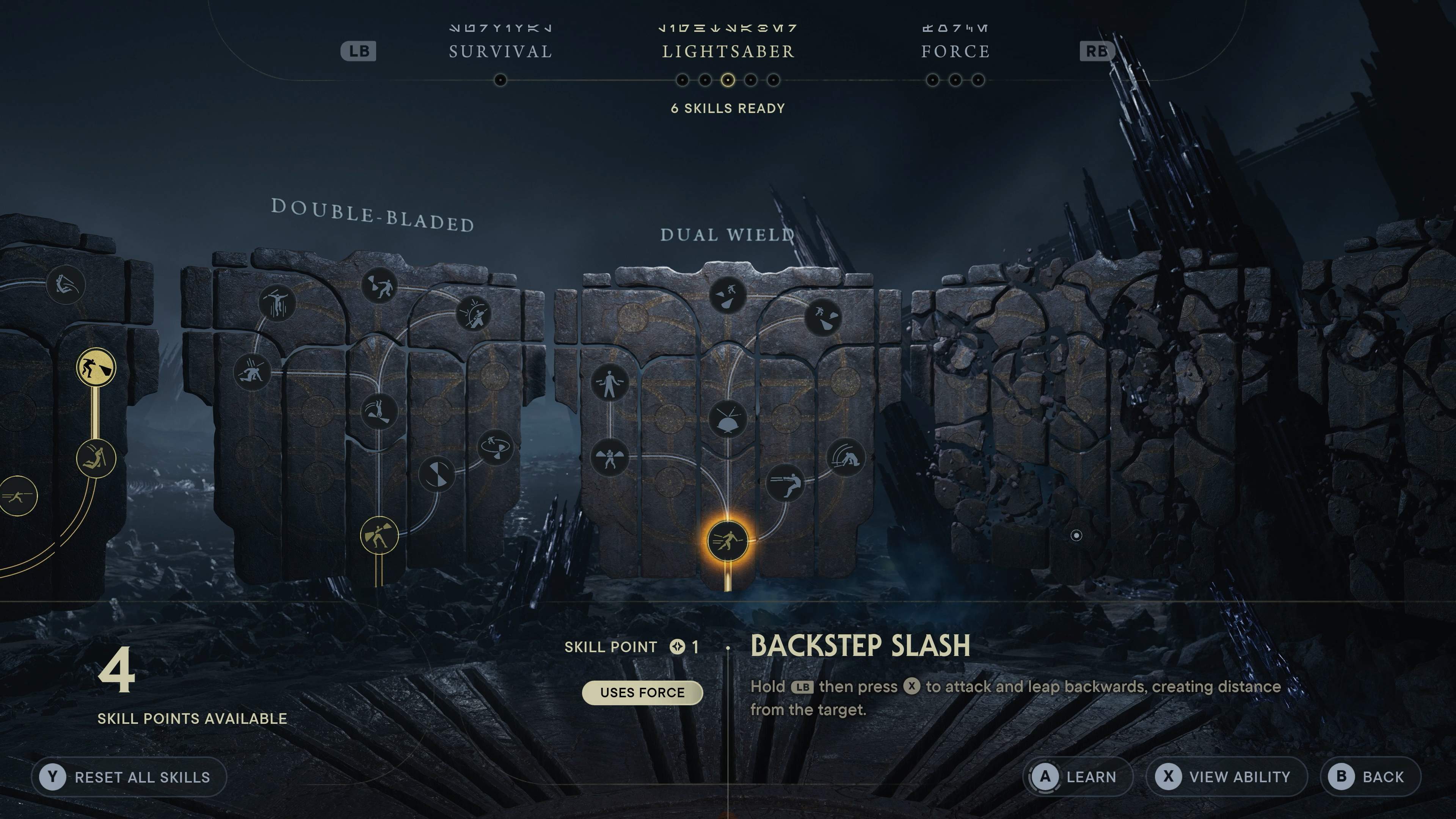This screenshot has width=1456, height=819.
Task: Reset all skills
Action: click(x=129, y=777)
